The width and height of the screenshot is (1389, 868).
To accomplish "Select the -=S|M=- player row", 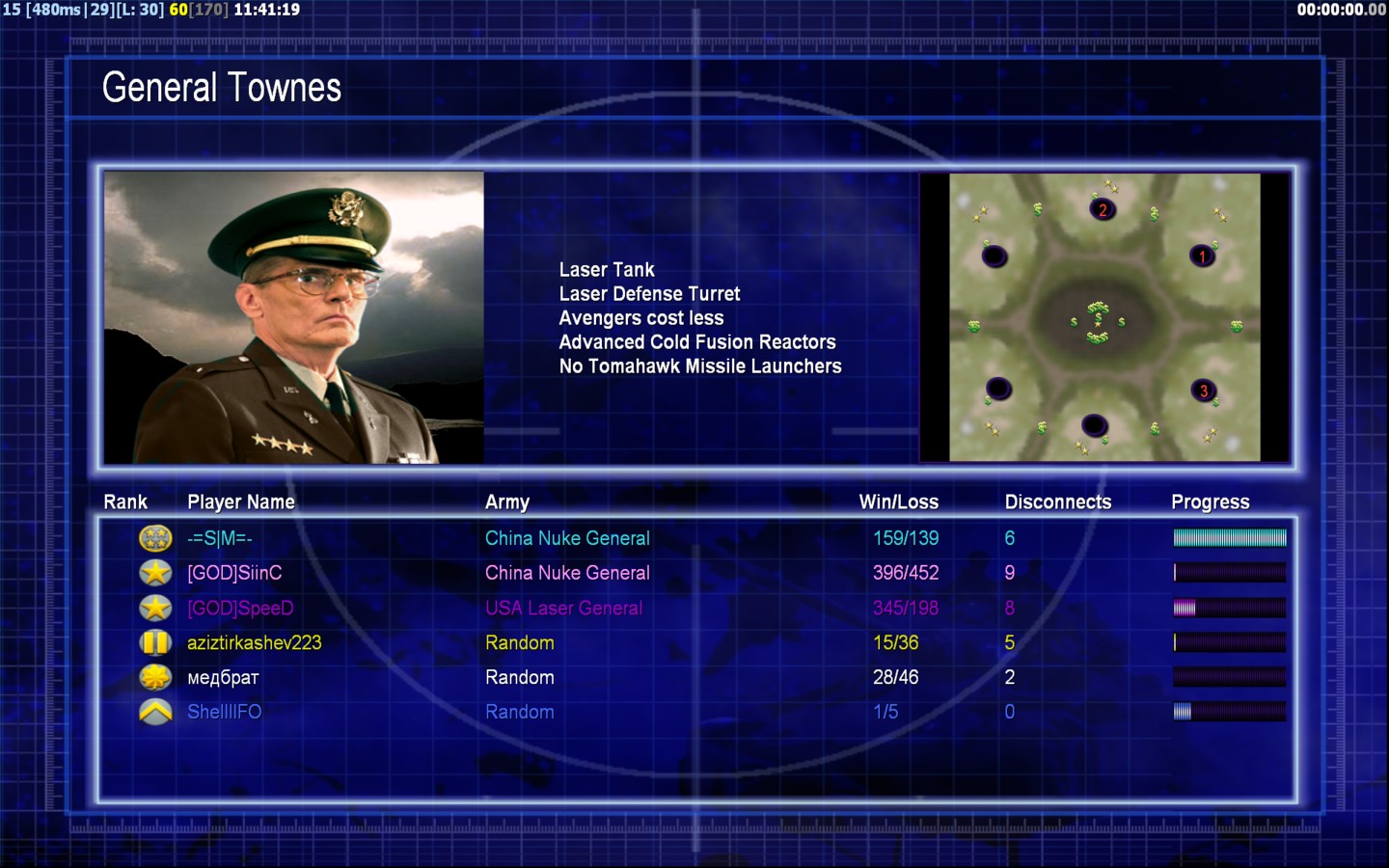I will coord(220,538).
